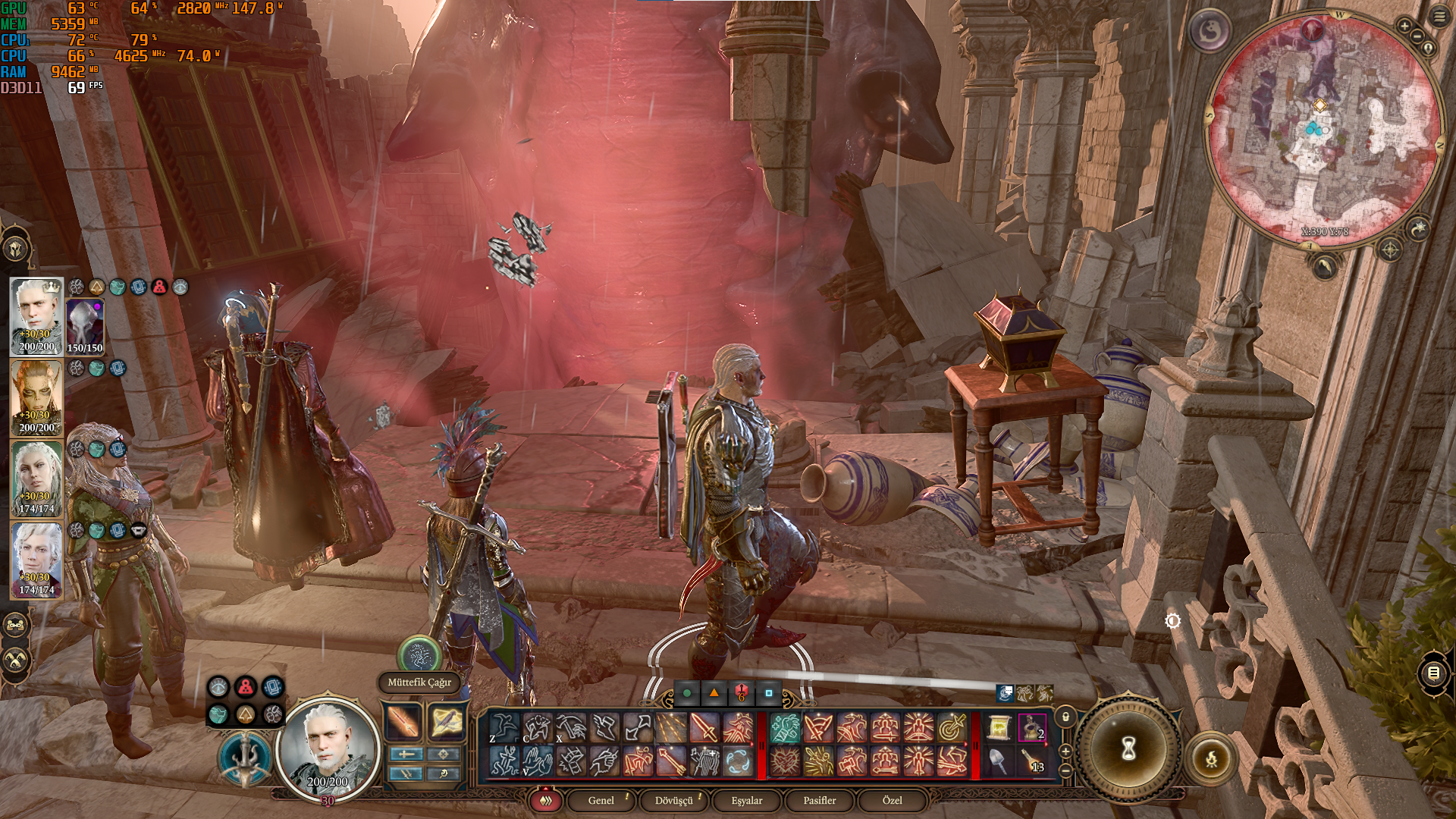Use the shovel item slot
The height and width of the screenshot is (819, 1456).
click(x=999, y=761)
